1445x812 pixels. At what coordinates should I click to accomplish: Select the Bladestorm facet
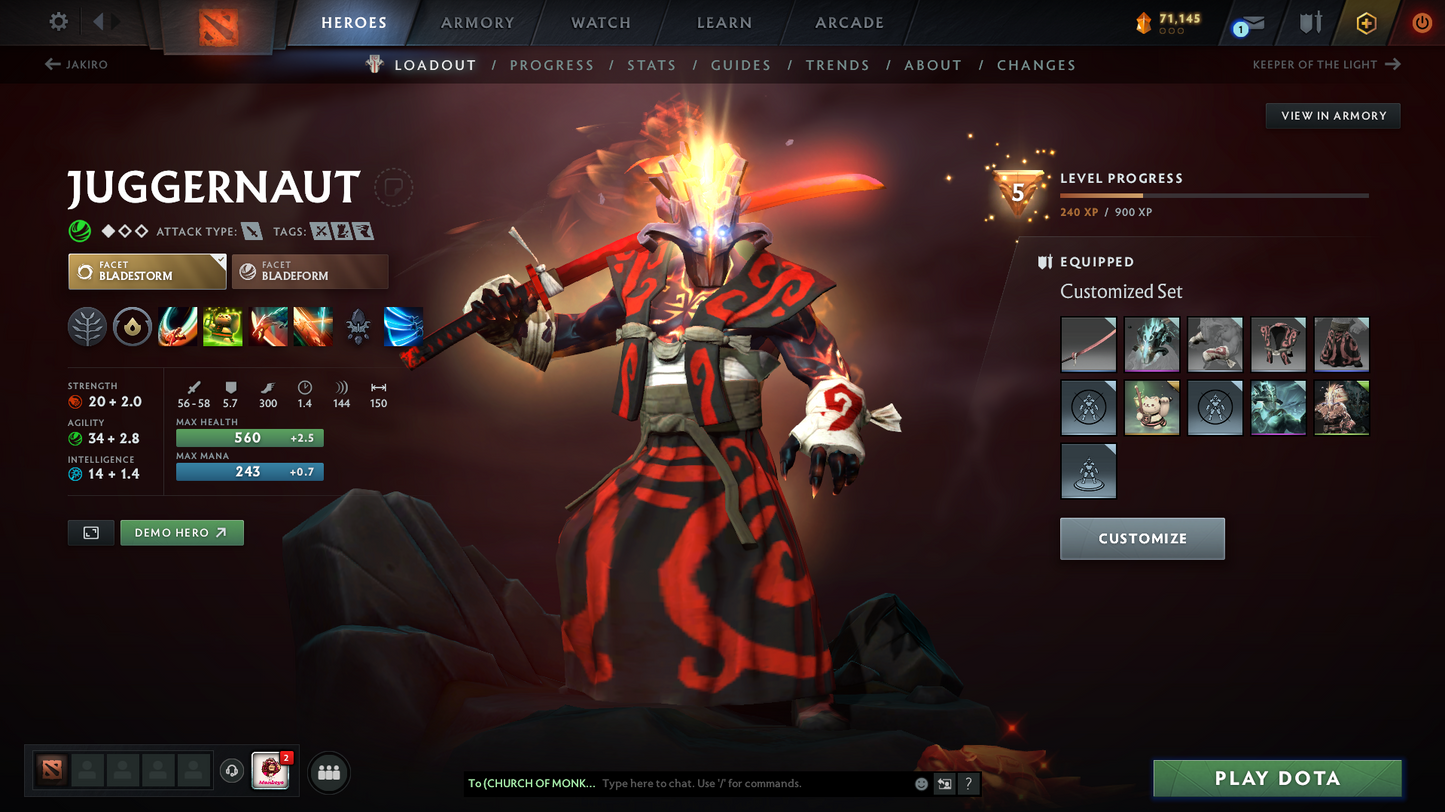point(147,271)
